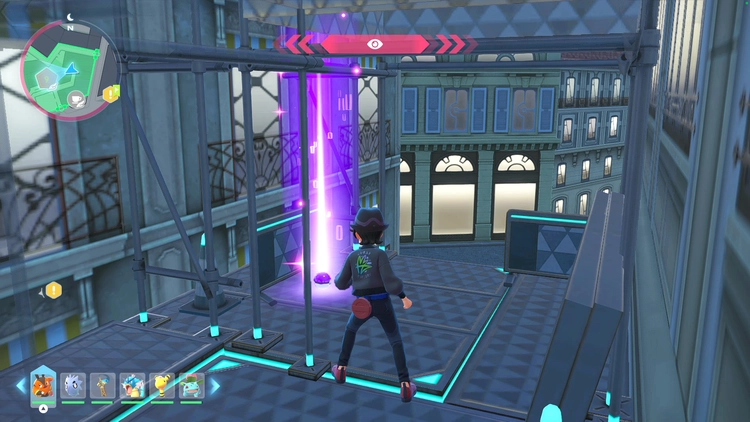Choose the grey spiky Pokémon party slot
Screen dimensions: 750x422
tap(73, 385)
